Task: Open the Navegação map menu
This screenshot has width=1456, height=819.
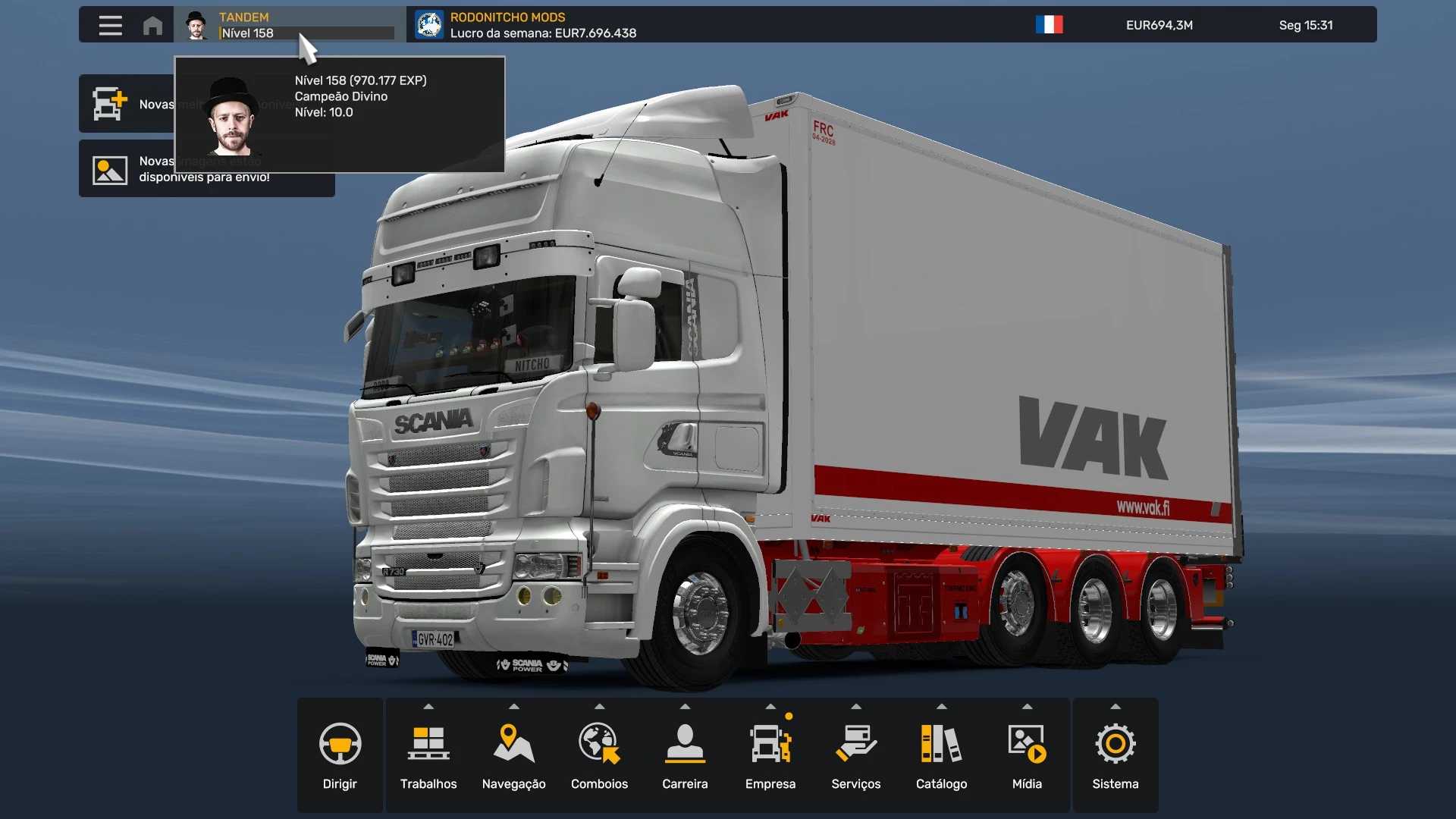Action: click(x=514, y=755)
